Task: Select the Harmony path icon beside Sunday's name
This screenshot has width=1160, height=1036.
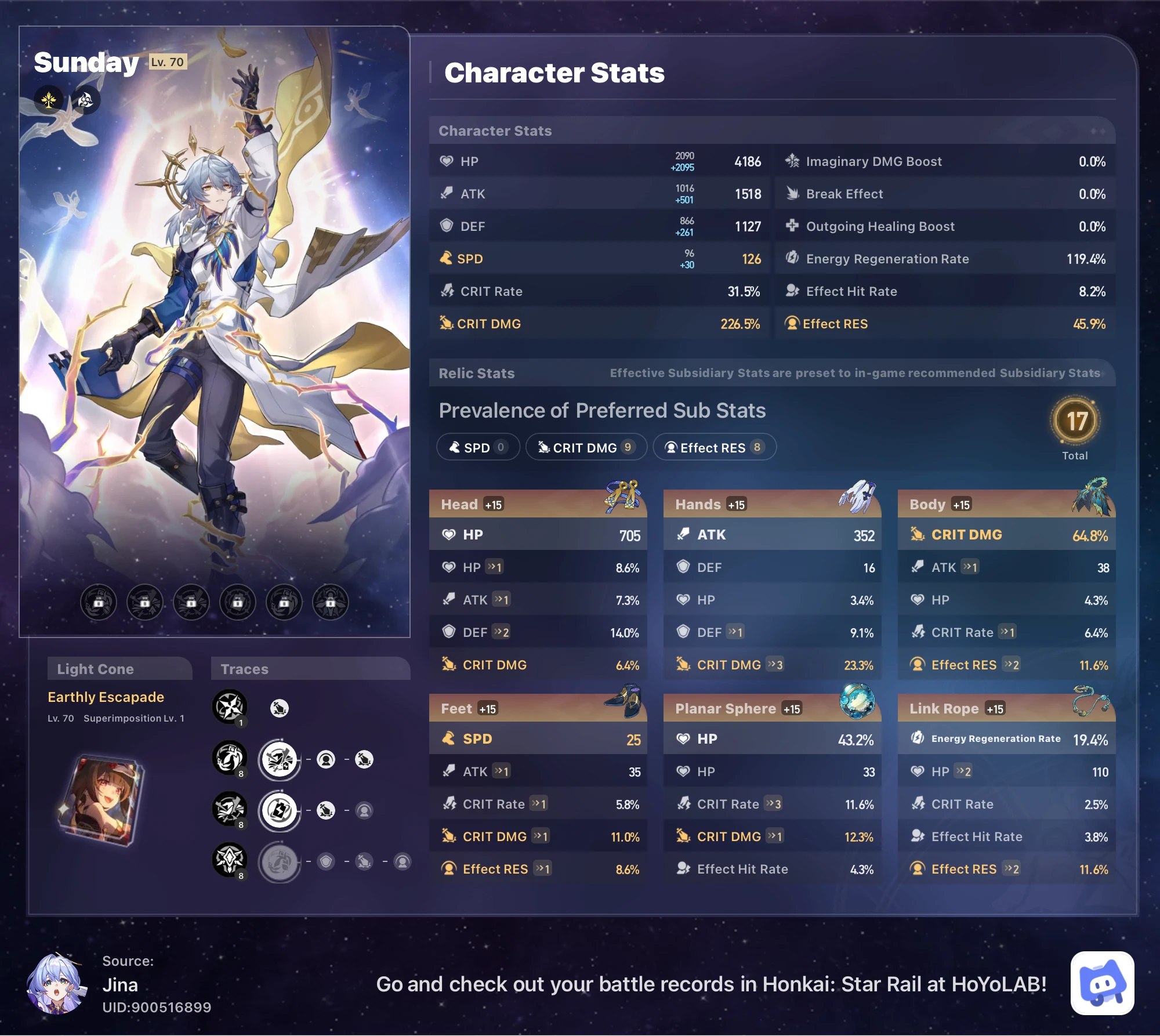Action: click(49, 99)
